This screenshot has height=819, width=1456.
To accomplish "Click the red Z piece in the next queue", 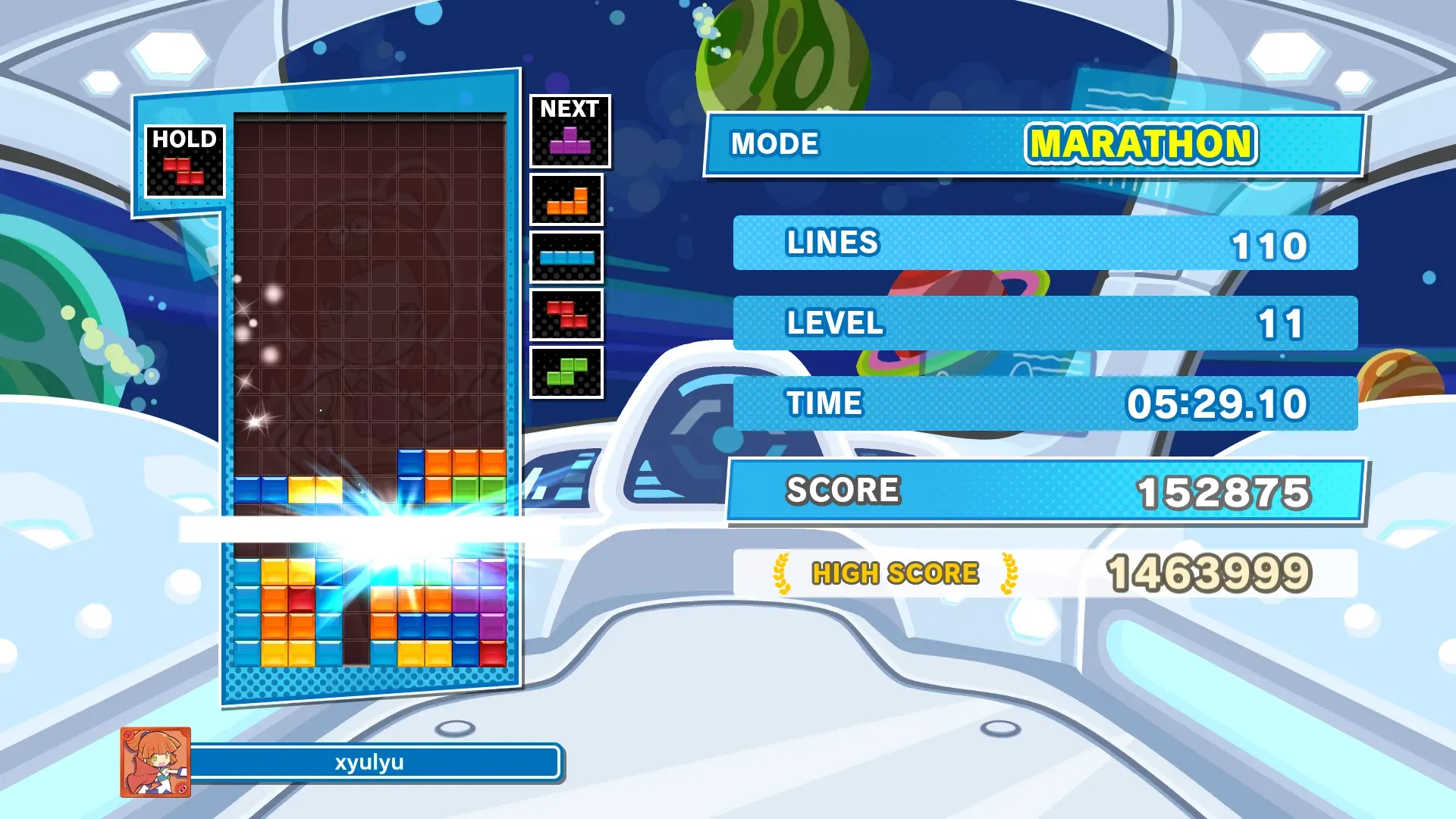I will coord(566,315).
